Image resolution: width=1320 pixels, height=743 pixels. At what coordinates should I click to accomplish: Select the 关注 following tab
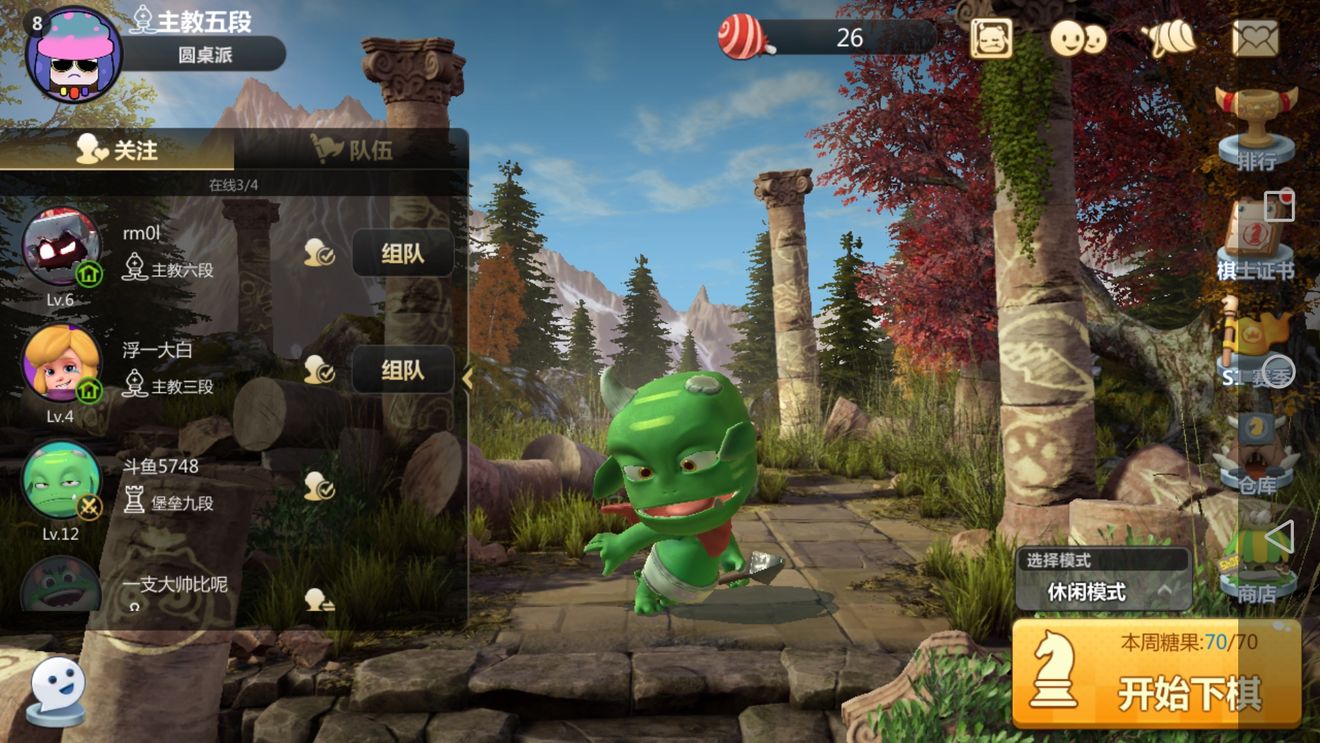[x=118, y=150]
